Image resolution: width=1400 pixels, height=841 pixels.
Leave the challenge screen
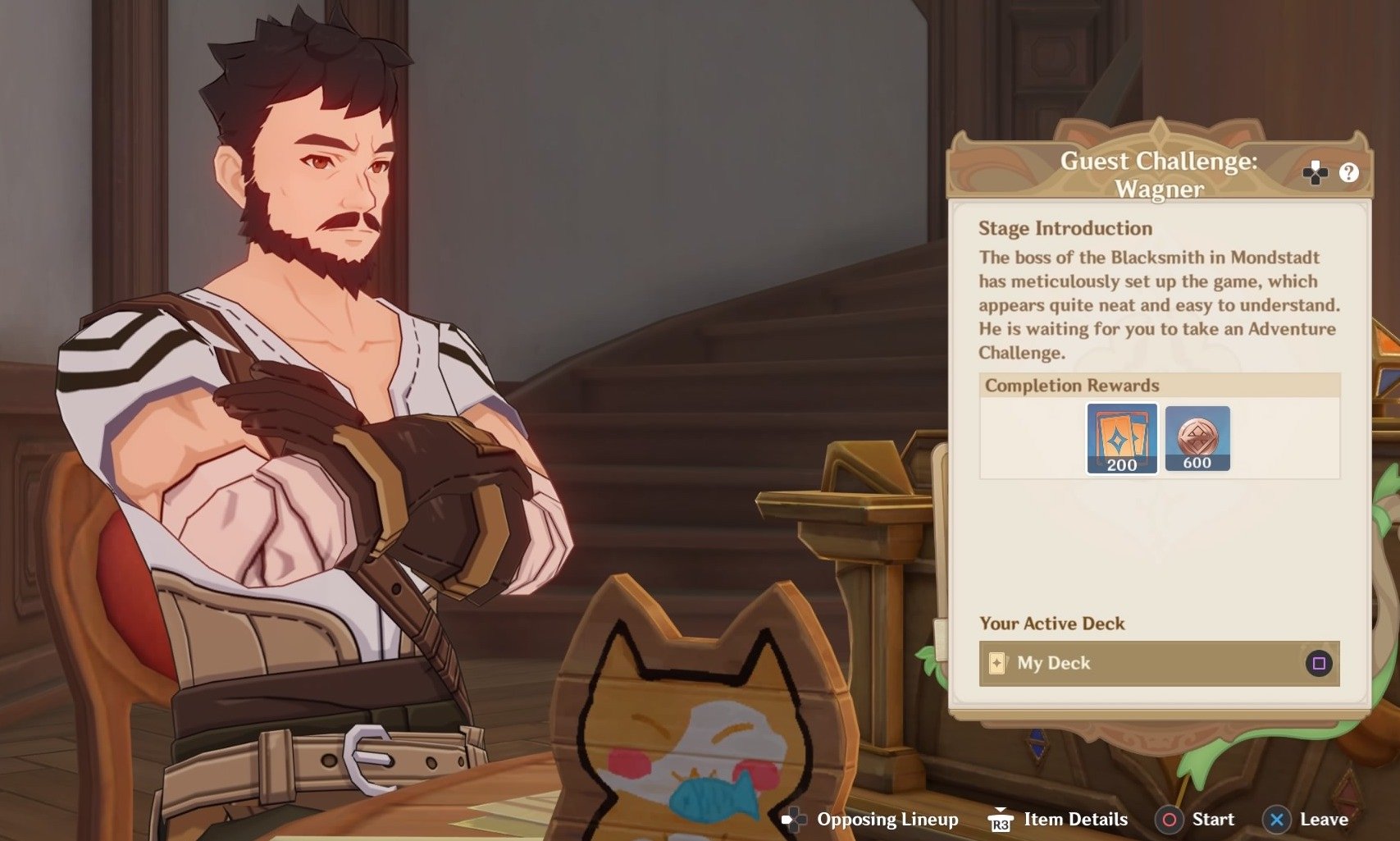(x=1307, y=819)
